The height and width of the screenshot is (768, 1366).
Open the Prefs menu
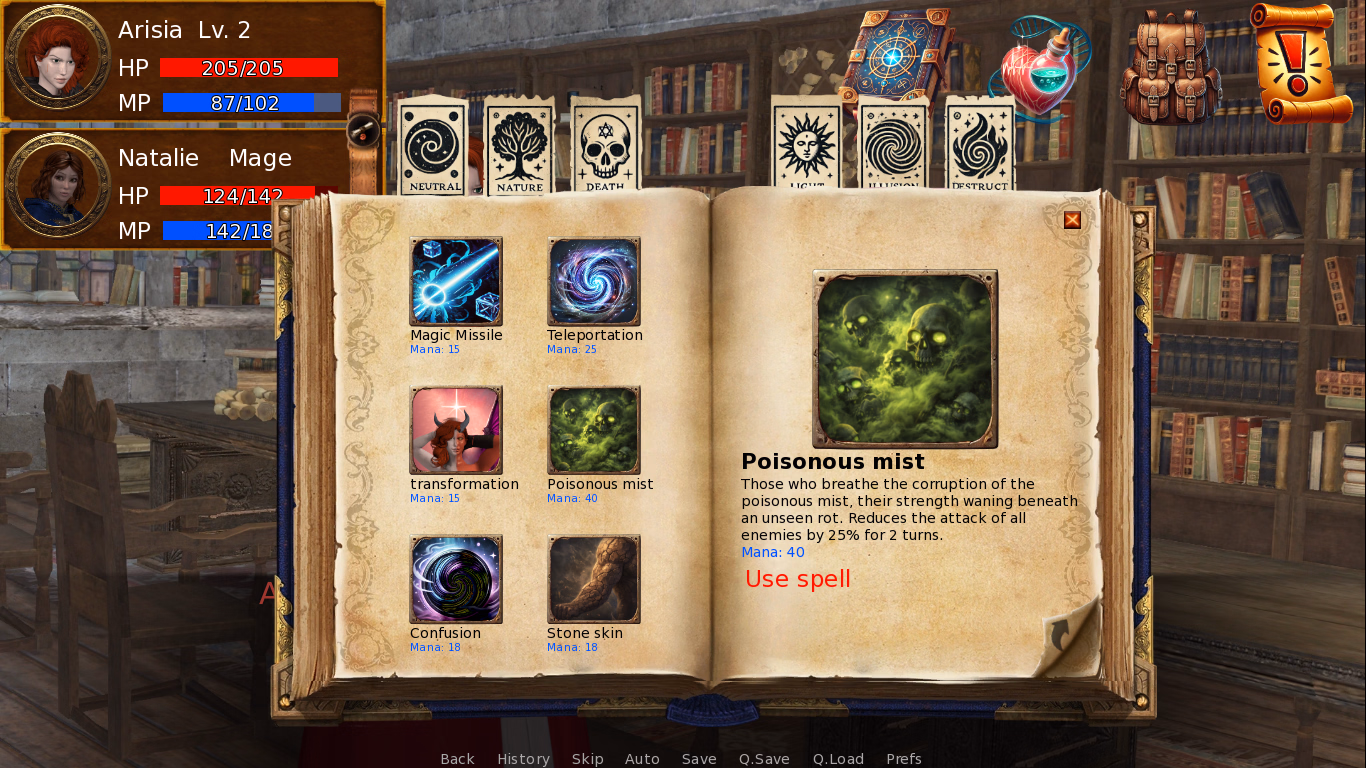903,759
